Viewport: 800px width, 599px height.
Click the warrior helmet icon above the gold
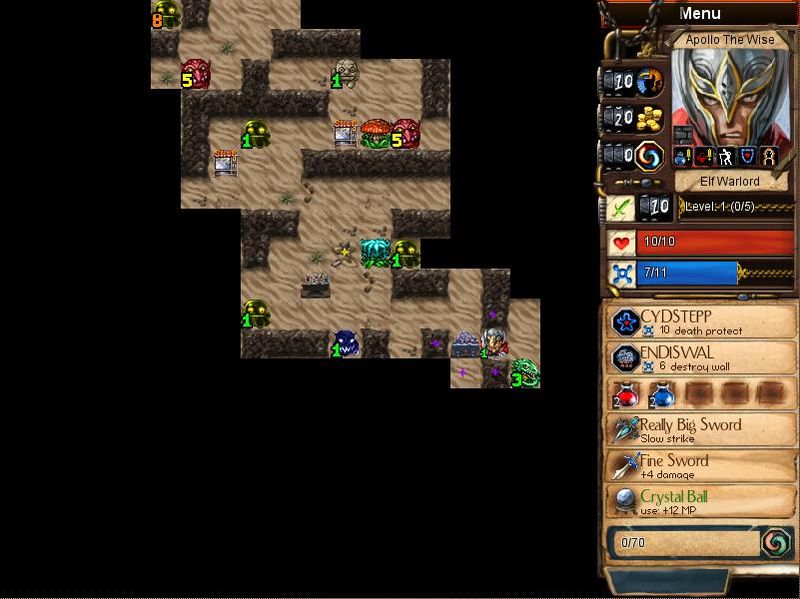651,81
